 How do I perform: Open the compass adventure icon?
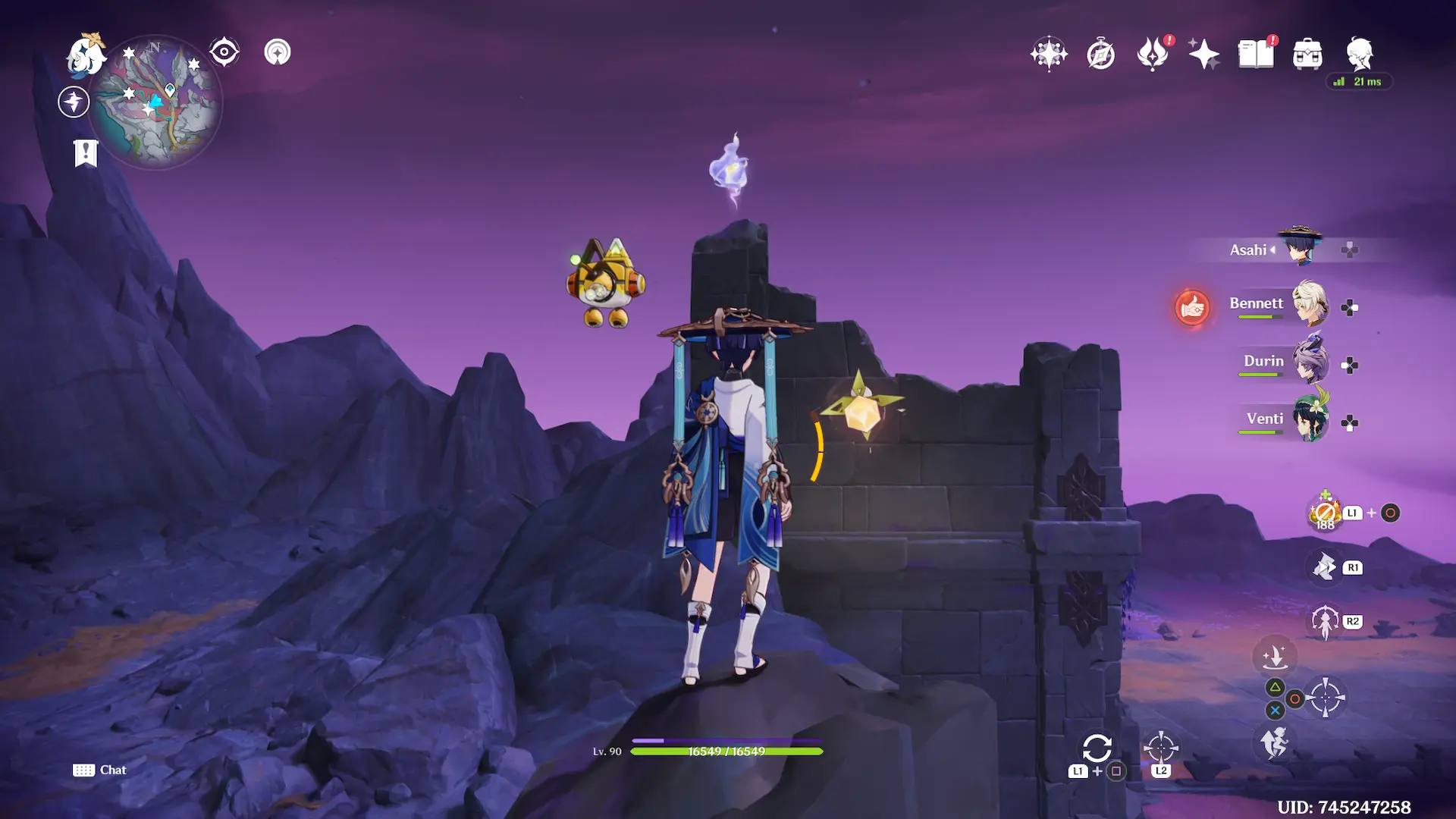pos(1100,55)
